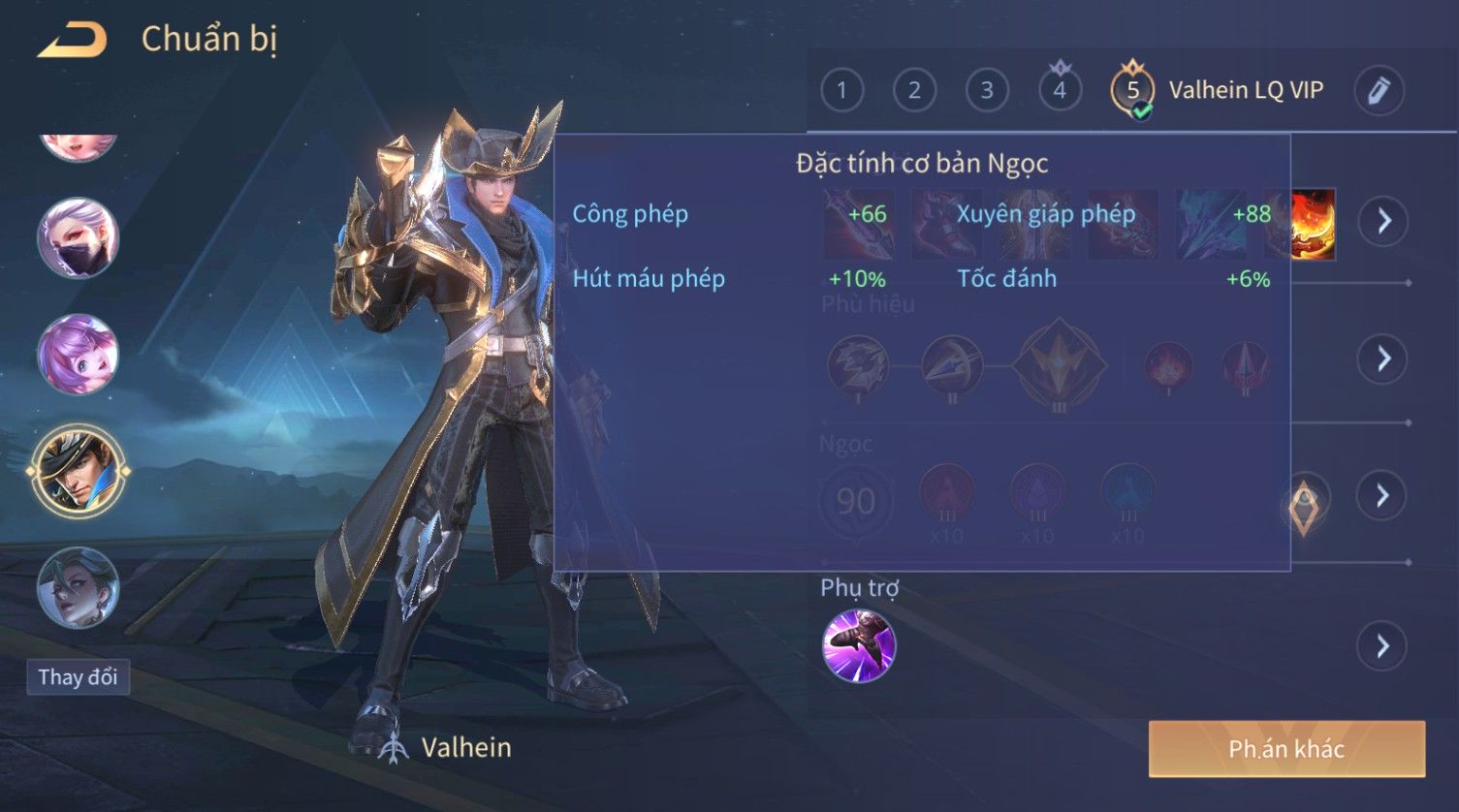The width and height of the screenshot is (1459, 812).
Task: Tap the golden diamond rune icon
Action: (x=1305, y=506)
